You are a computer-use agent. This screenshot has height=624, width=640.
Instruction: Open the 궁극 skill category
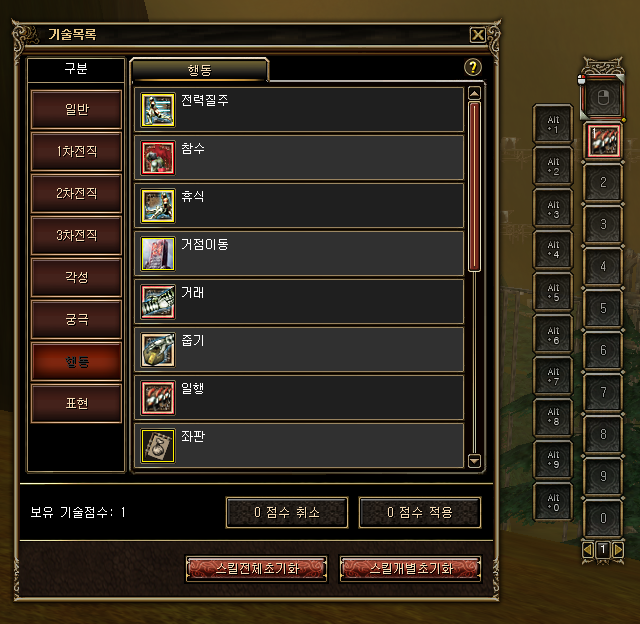pos(76,318)
